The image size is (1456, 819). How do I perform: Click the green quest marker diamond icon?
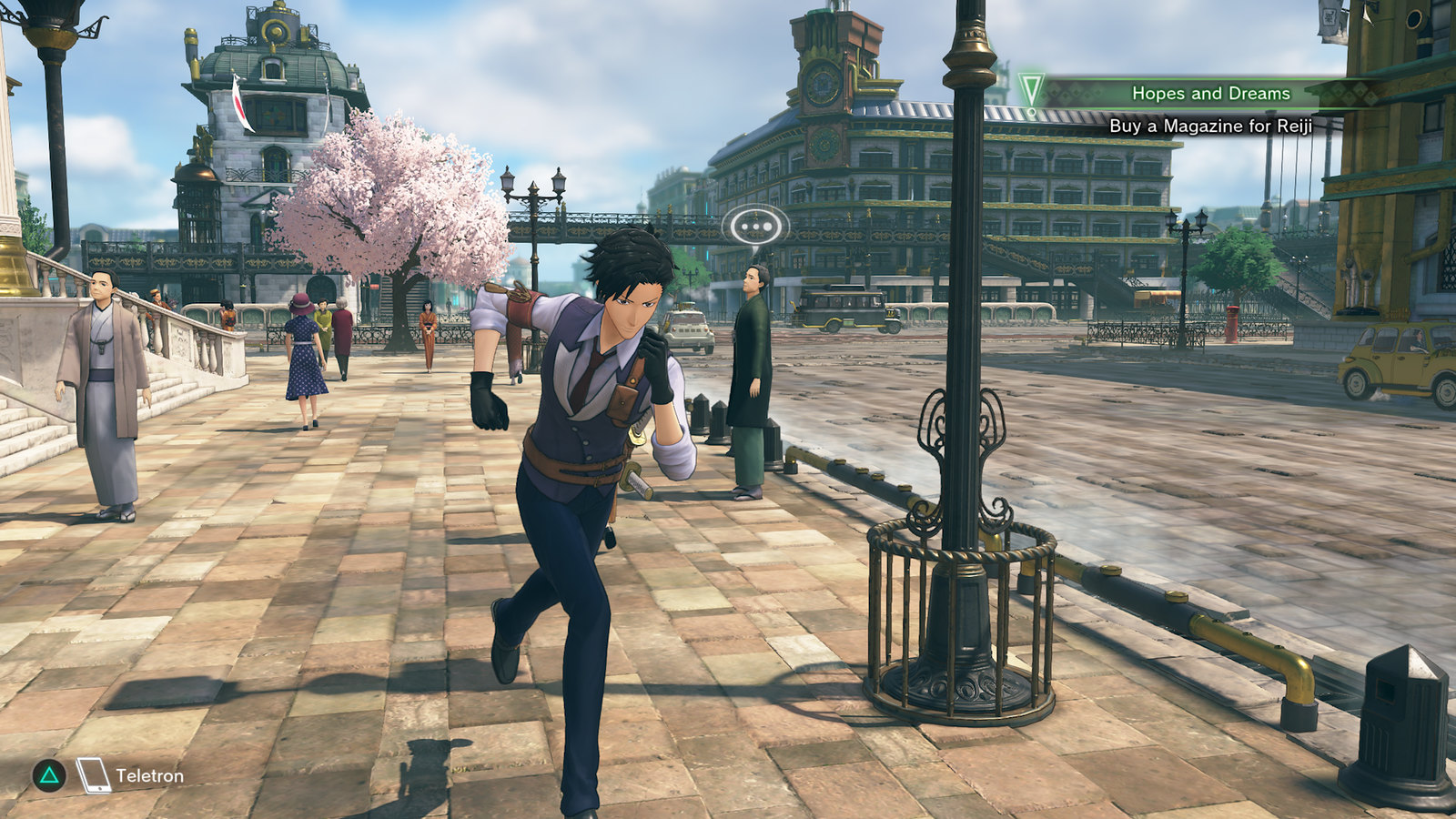click(1031, 89)
